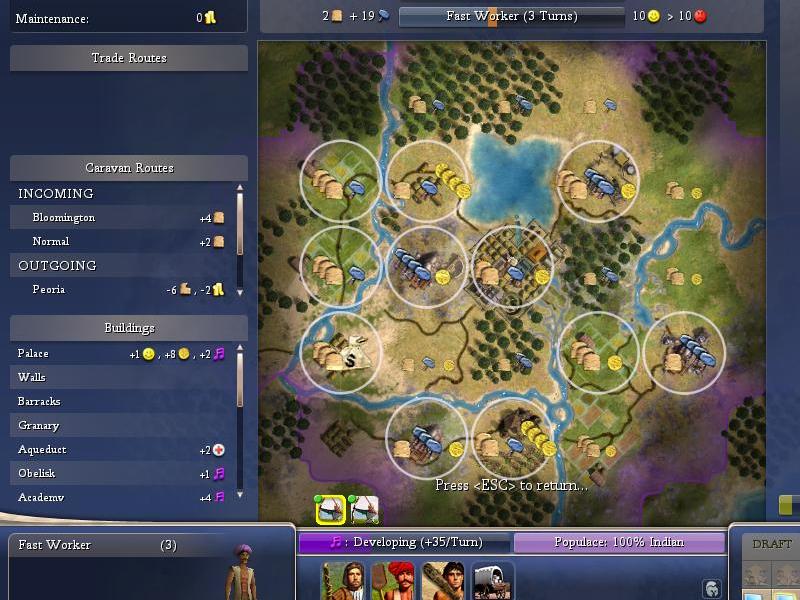Click the Draft button
The image size is (800, 600).
771,544
